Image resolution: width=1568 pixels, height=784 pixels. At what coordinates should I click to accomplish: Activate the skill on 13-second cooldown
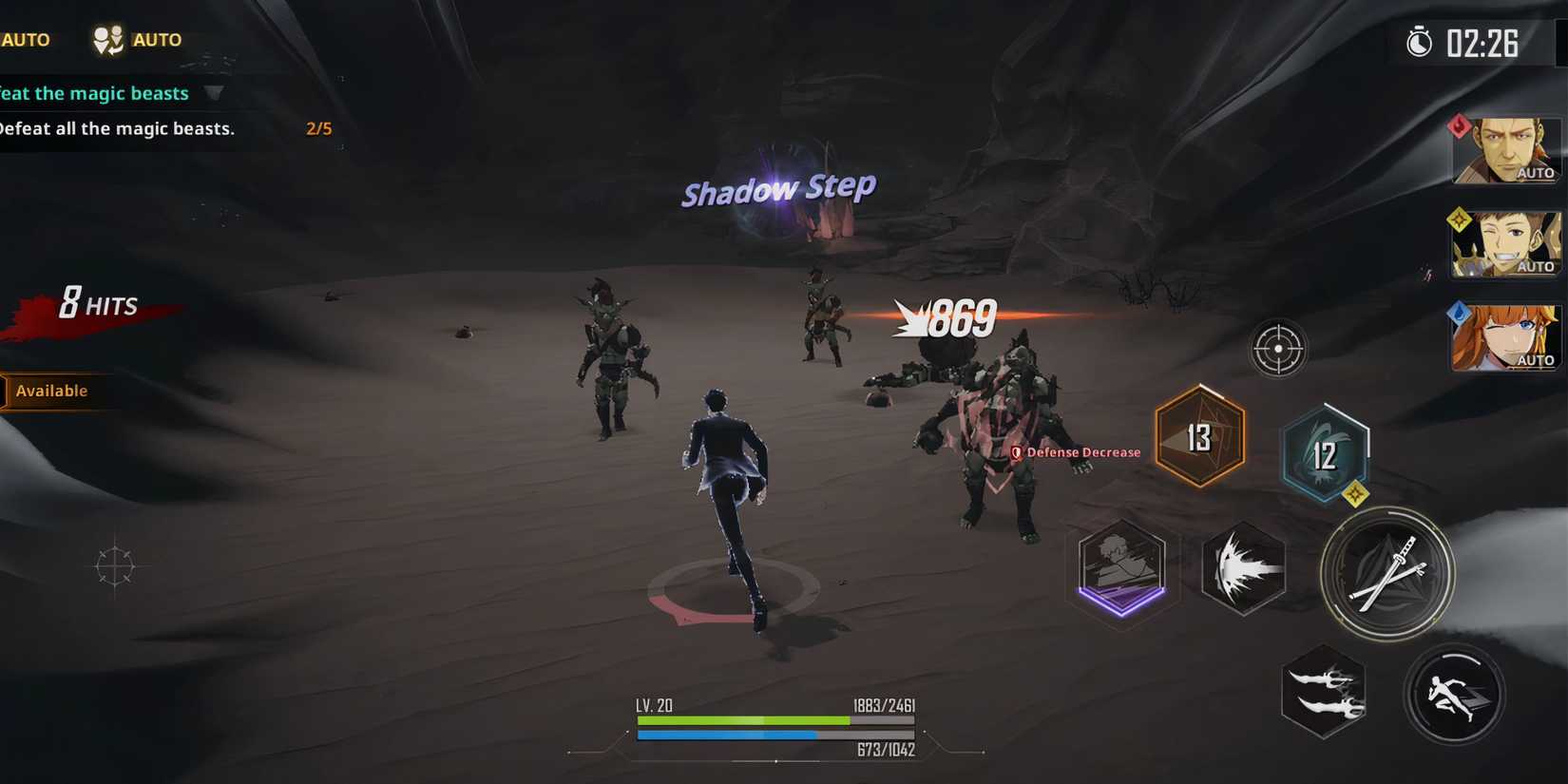coord(1199,437)
